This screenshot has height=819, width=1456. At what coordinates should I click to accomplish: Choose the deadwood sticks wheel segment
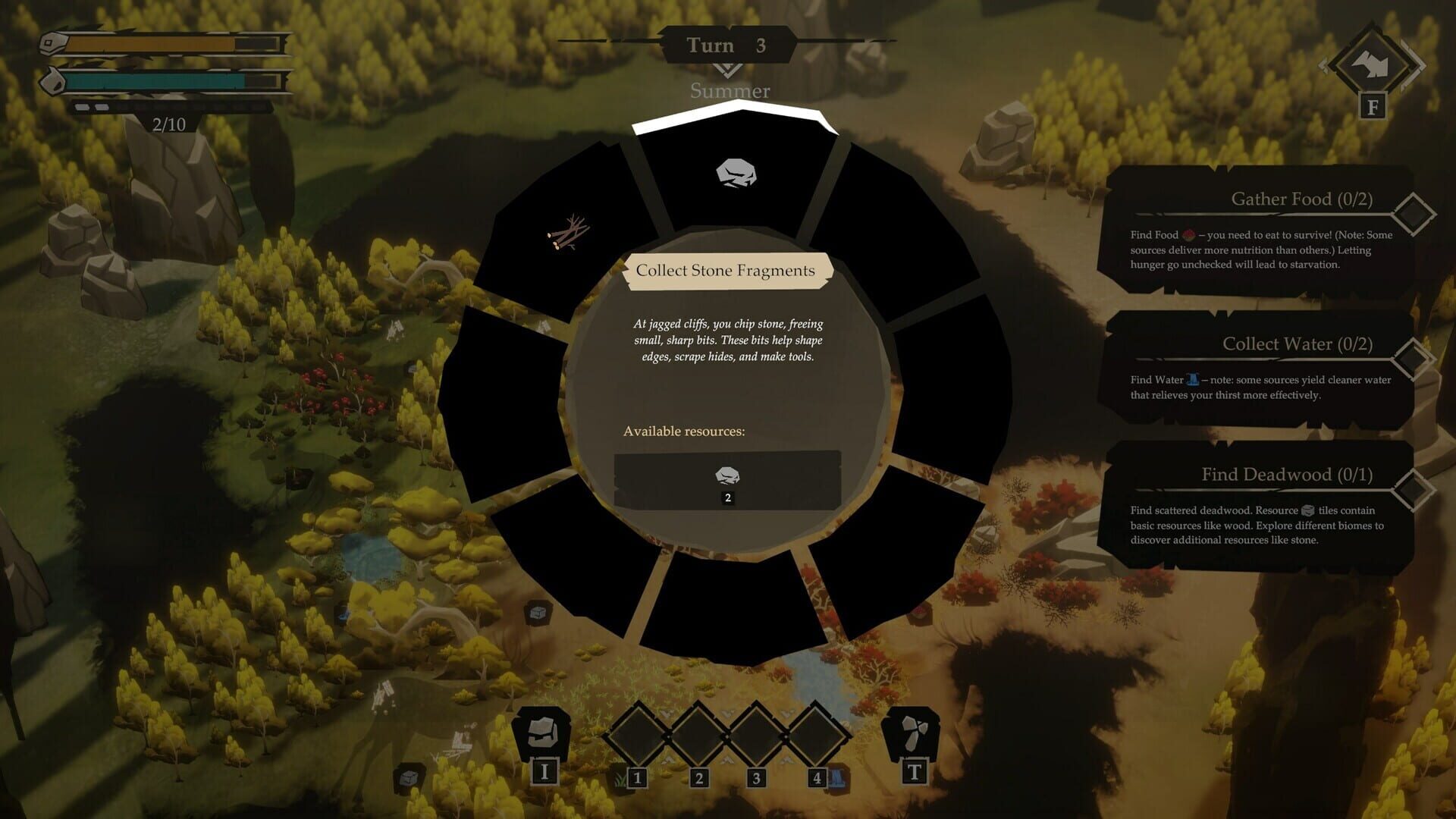567,232
